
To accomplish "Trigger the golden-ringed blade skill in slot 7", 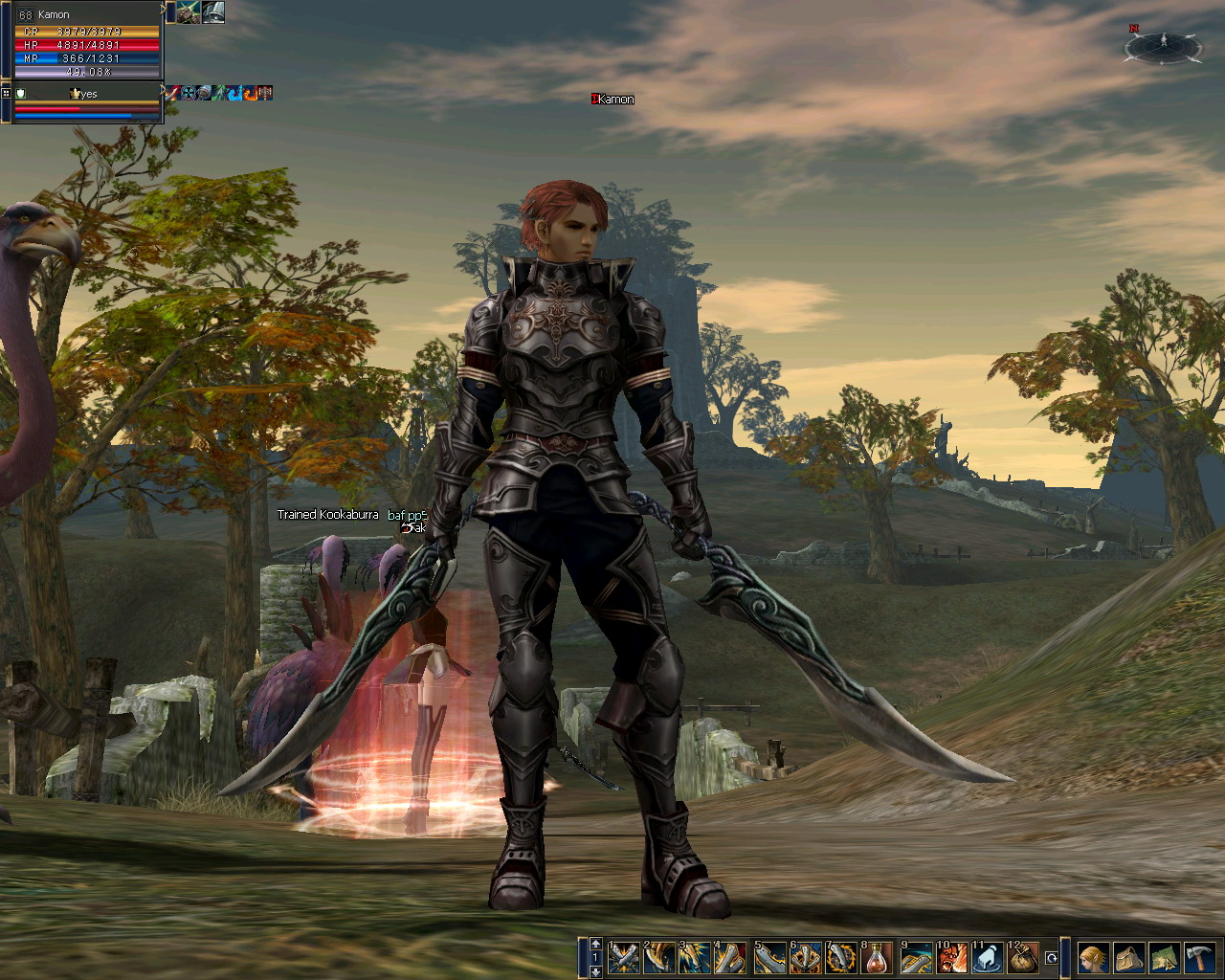I will click(841, 957).
